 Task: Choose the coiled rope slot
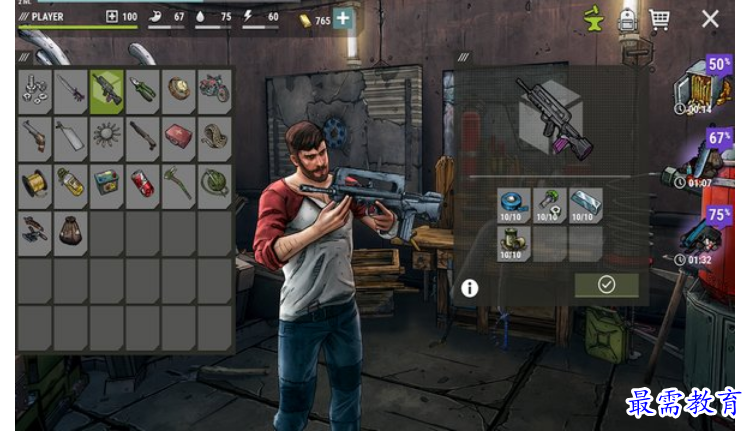point(214,136)
